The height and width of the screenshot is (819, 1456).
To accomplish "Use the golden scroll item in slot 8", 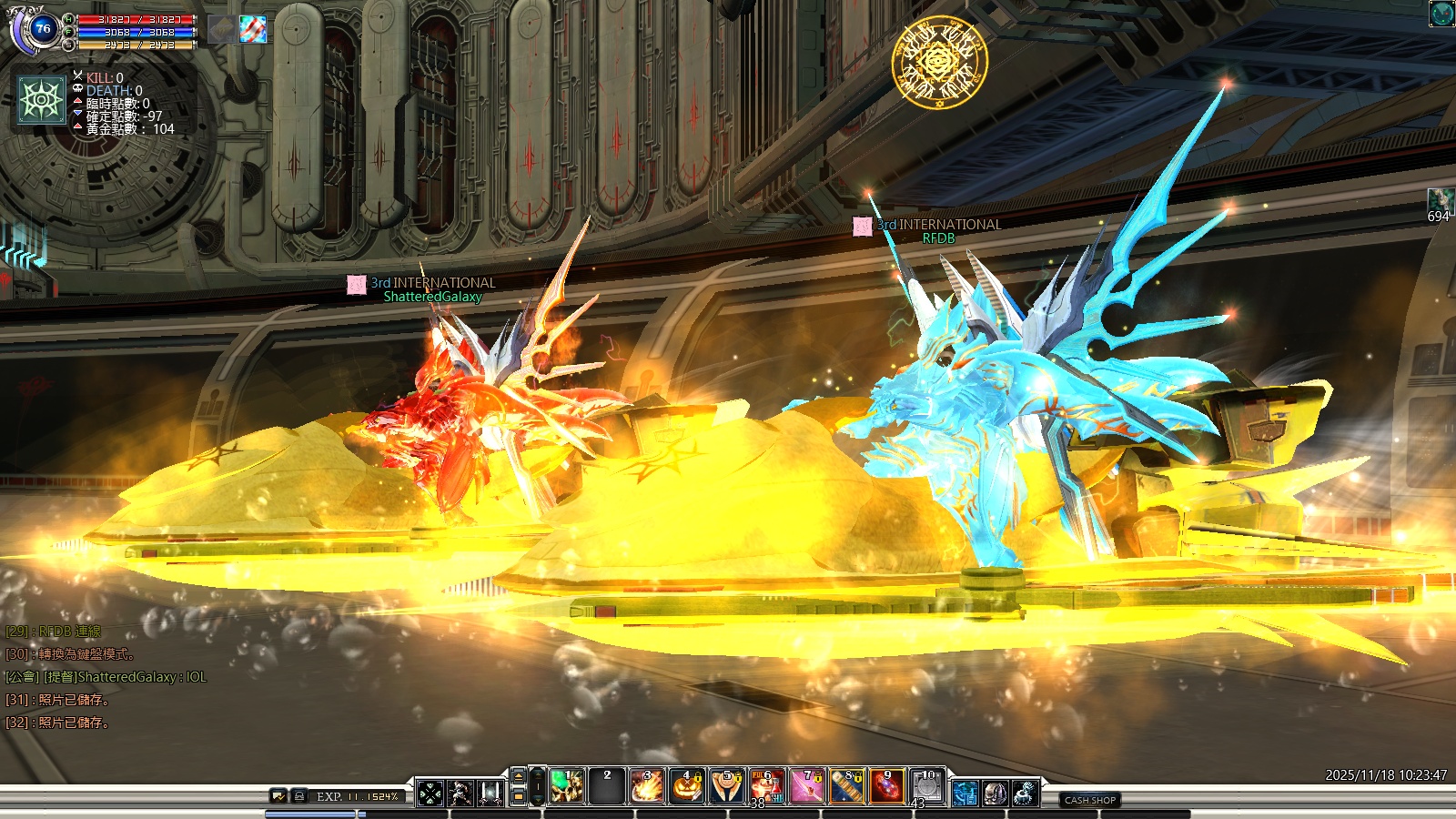I will coord(846,786).
